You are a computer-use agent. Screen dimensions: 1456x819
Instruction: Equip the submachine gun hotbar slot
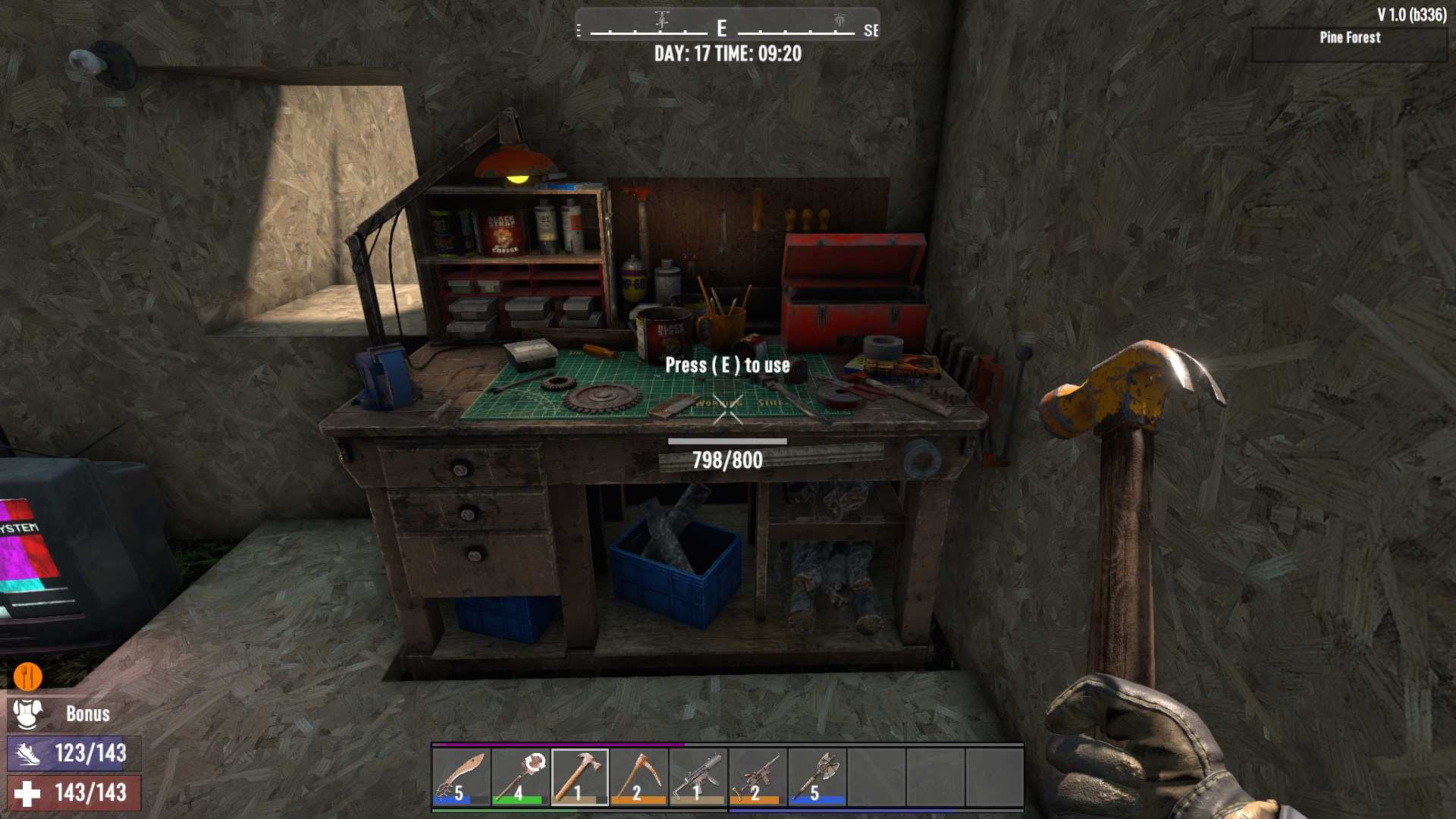point(698,777)
